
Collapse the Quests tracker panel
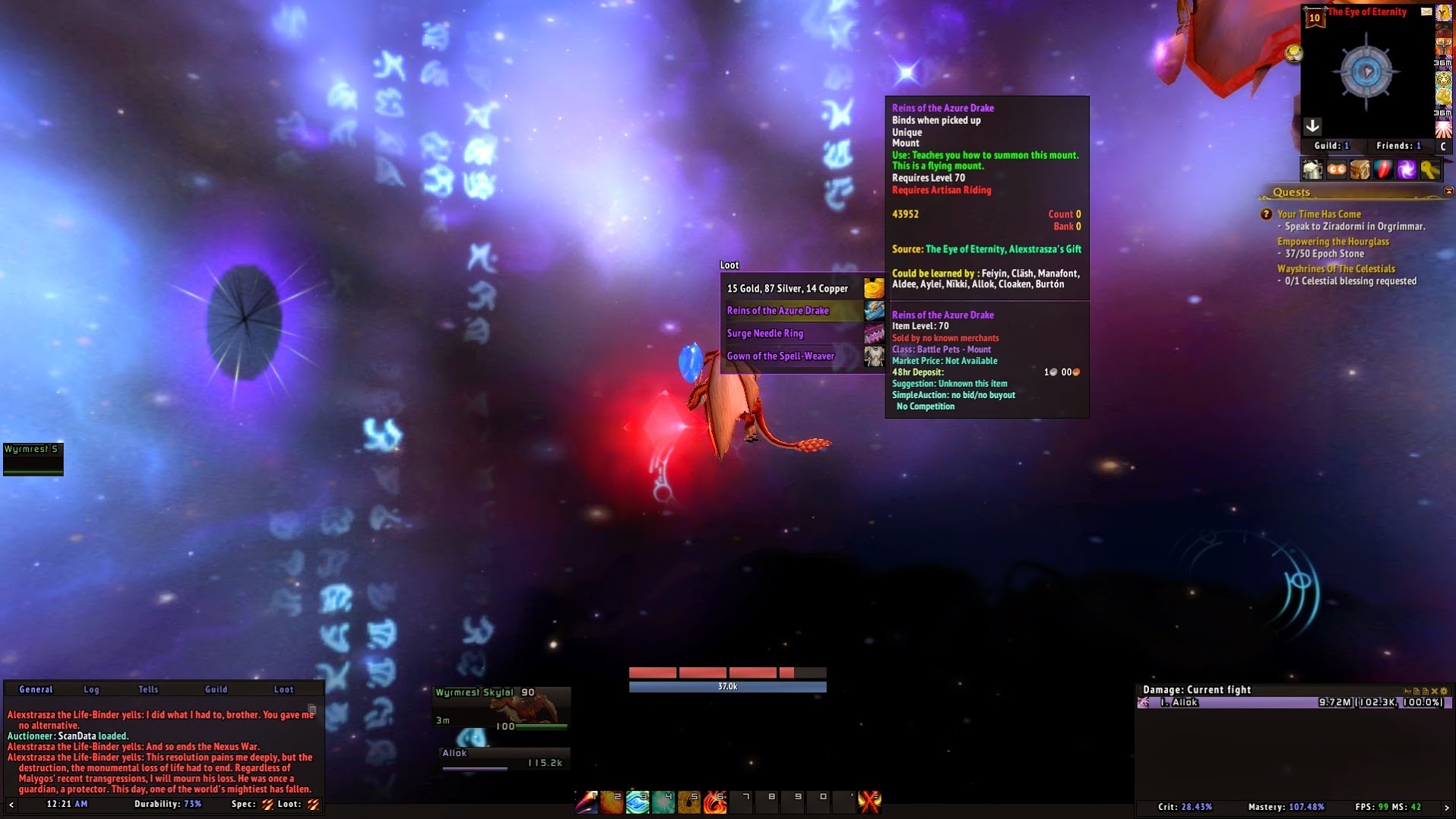pos(1448,191)
